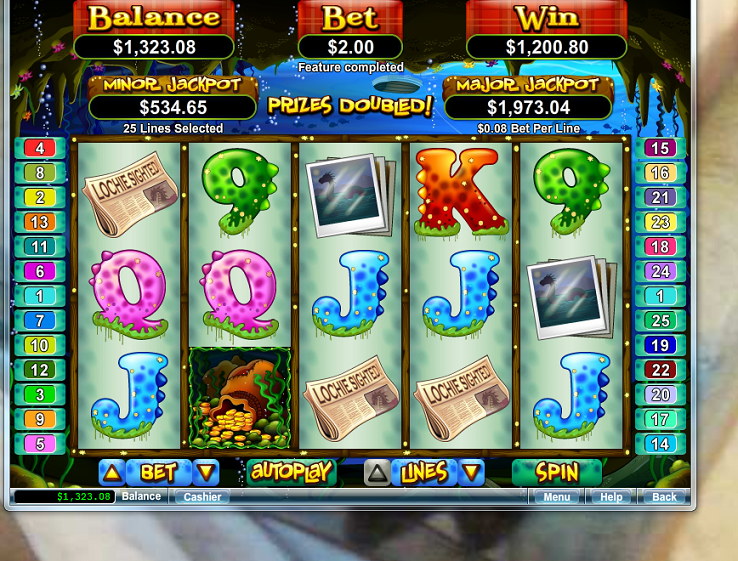Spin the reels
Viewport: 738px width, 561px height.
pyautogui.click(x=557, y=471)
